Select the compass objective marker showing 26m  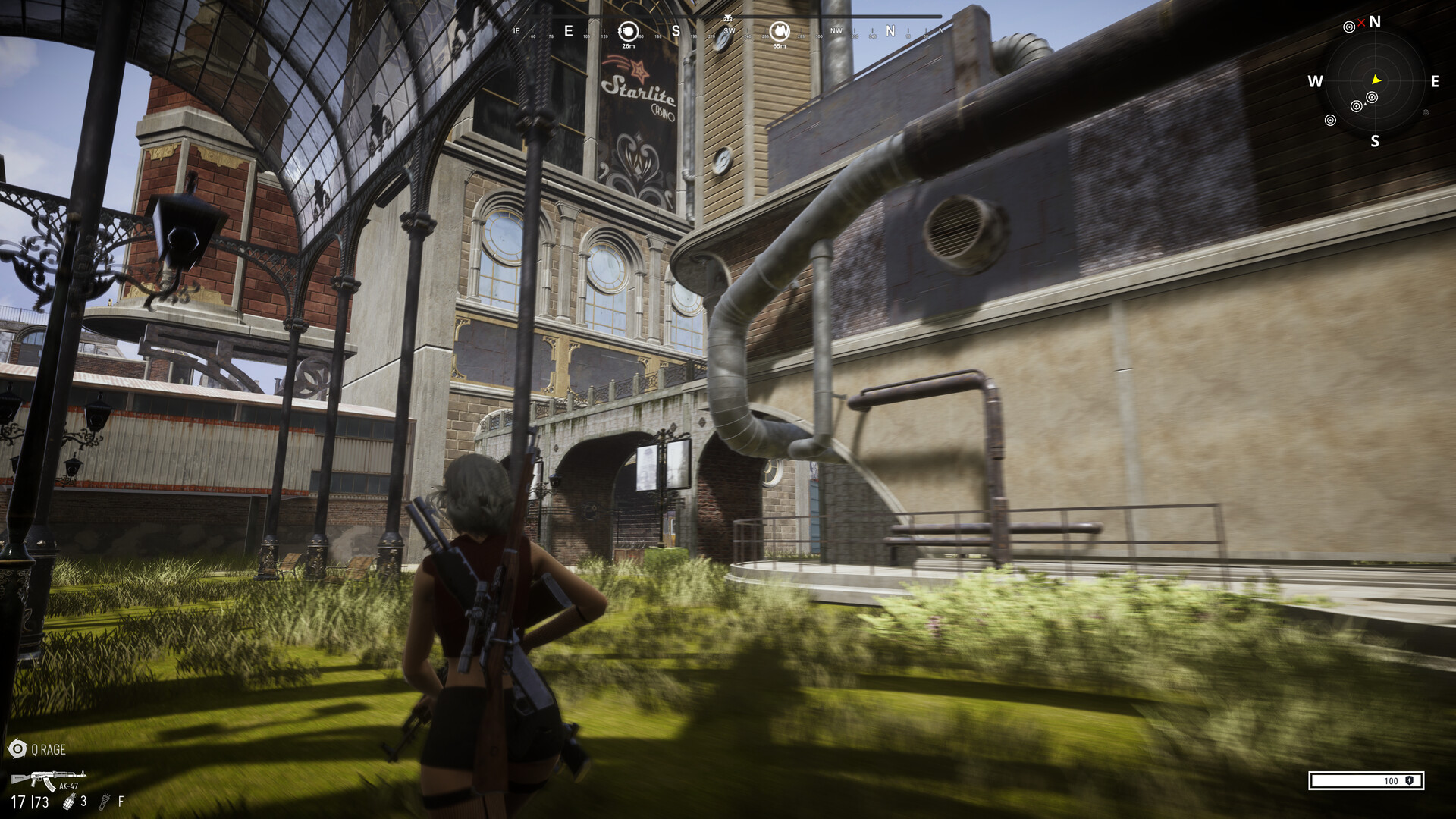628,32
